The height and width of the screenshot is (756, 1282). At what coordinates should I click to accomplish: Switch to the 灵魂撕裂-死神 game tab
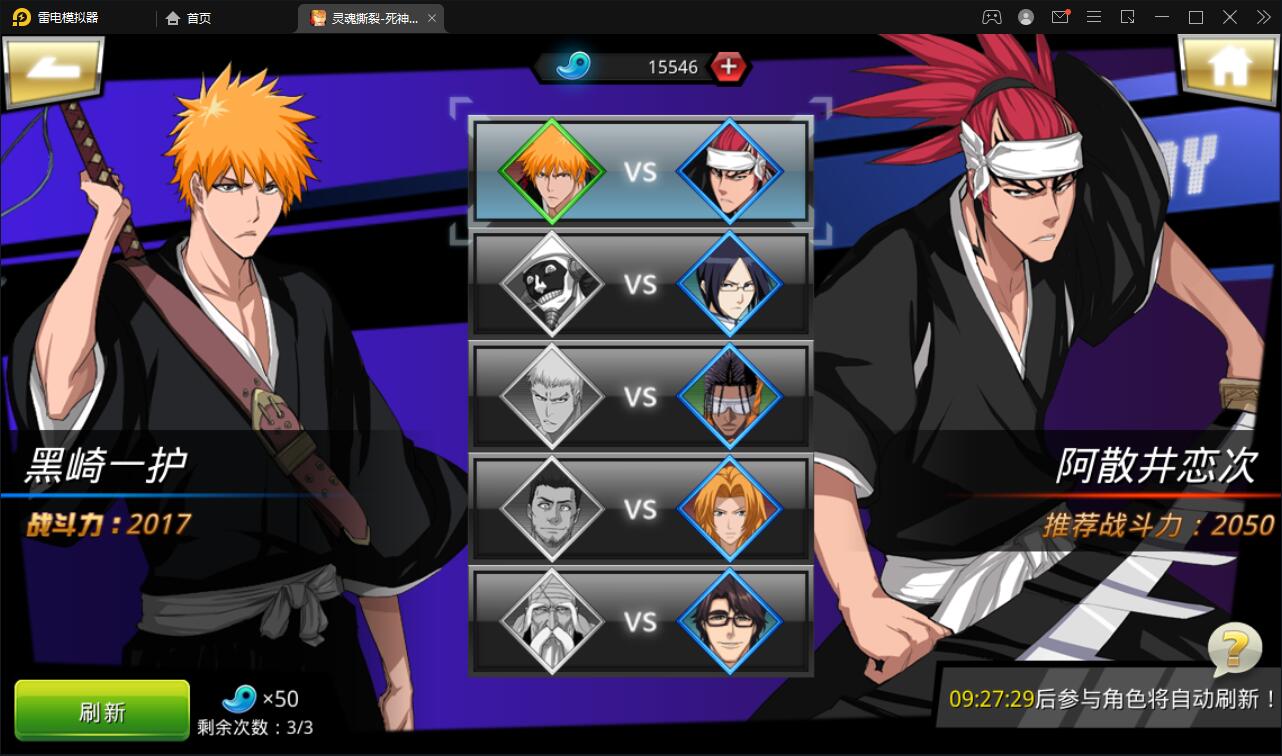(367, 17)
